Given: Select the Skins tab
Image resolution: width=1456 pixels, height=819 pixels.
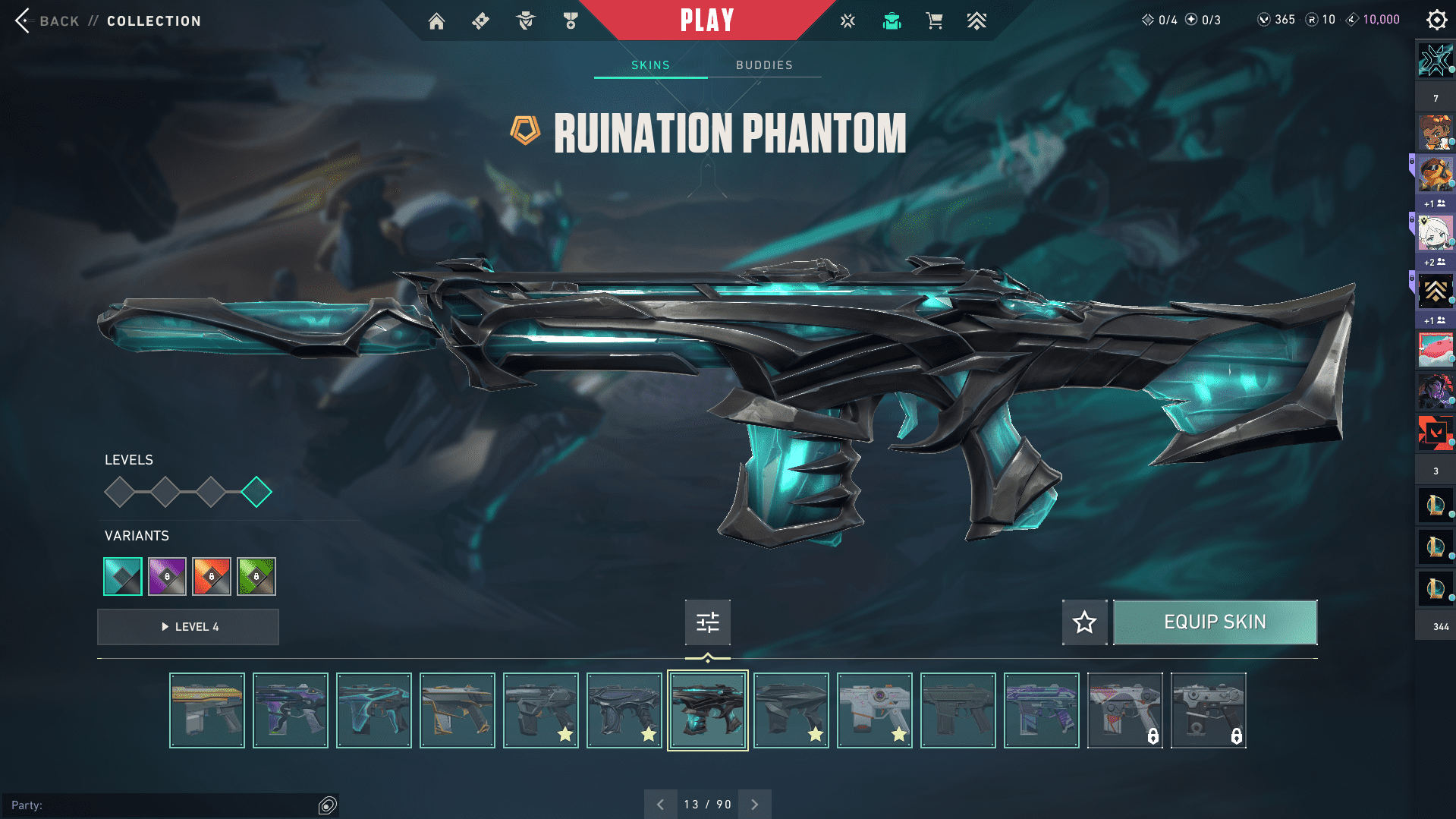Looking at the screenshot, I should point(650,65).
